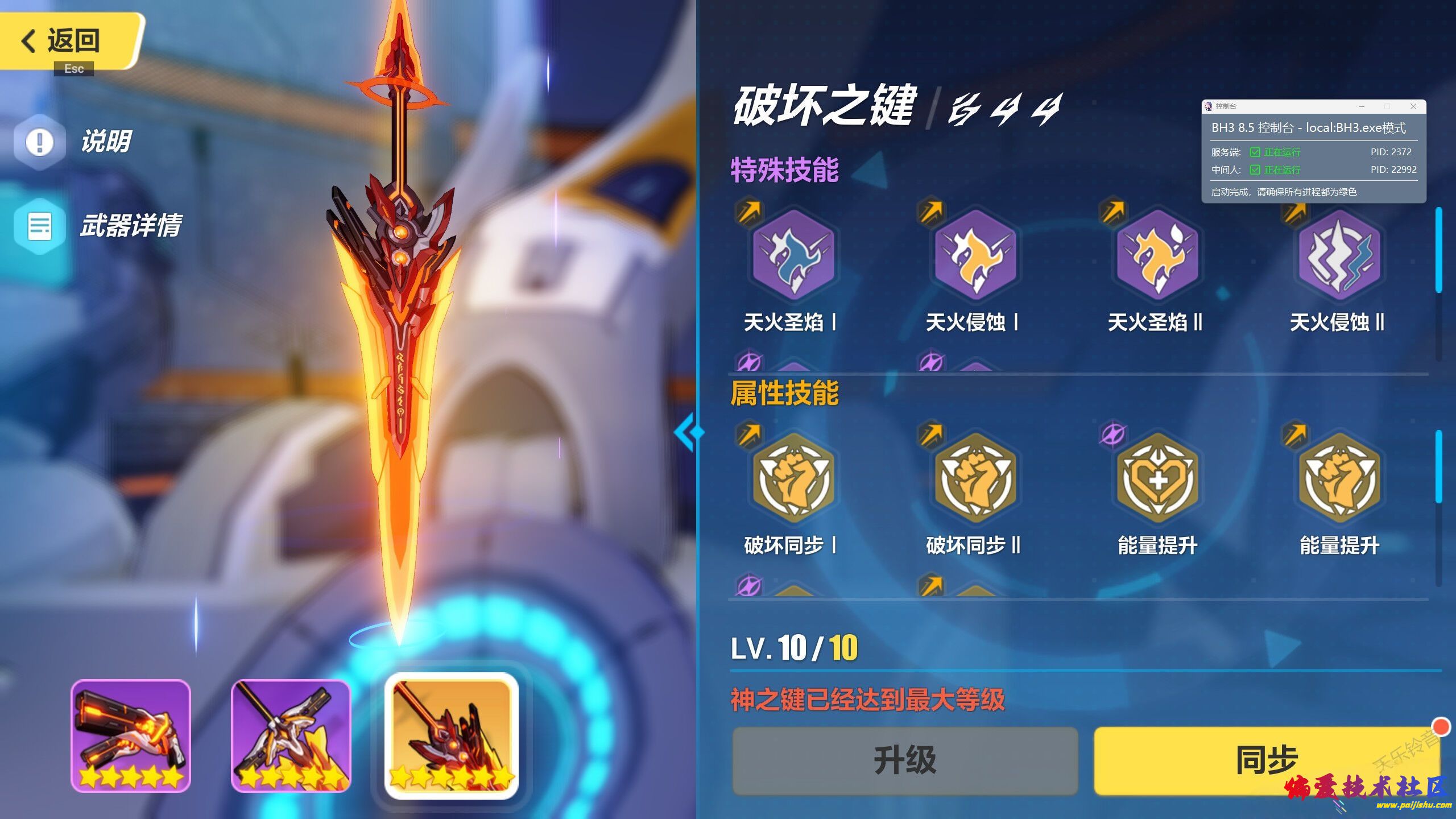Select the purple twin-pistols weapon thumbnail
Image resolution: width=1456 pixels, height=819 pixels.
pyautogui.click(x=131, y=735)
